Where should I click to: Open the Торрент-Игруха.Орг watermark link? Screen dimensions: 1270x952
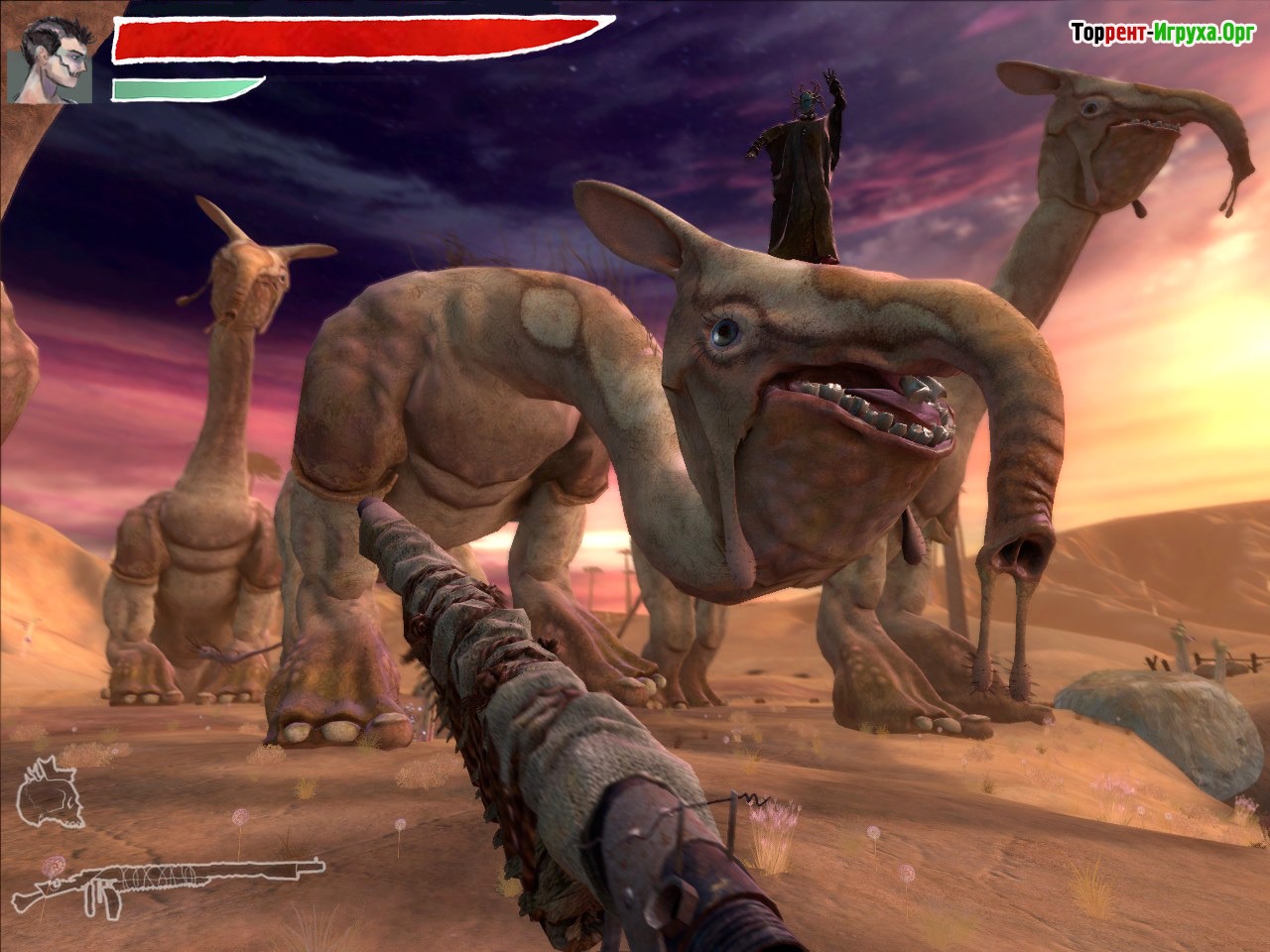(1162, 34)
